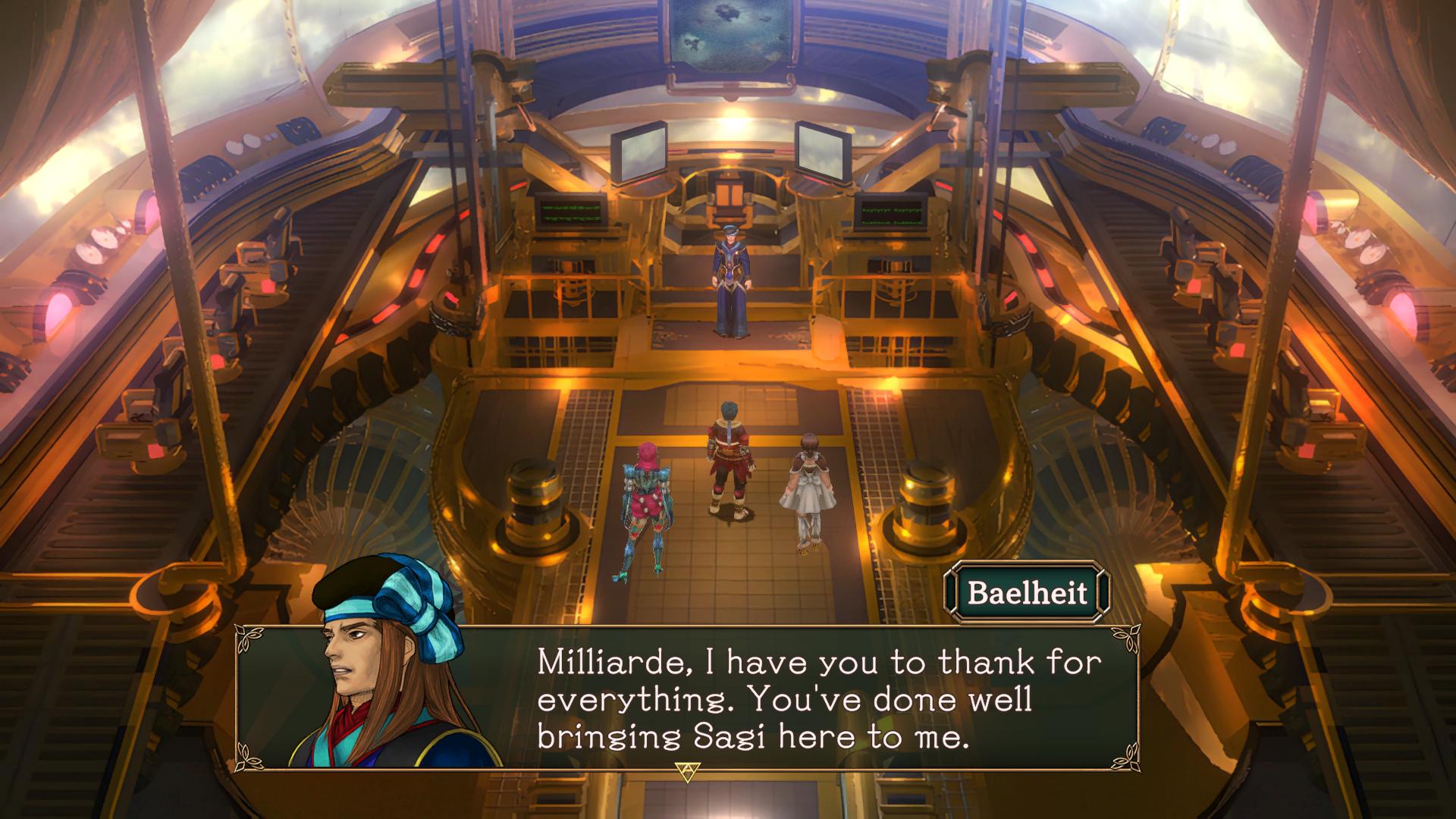Advance Baelheit's dialogue via the continue arrow

(685, 770)
